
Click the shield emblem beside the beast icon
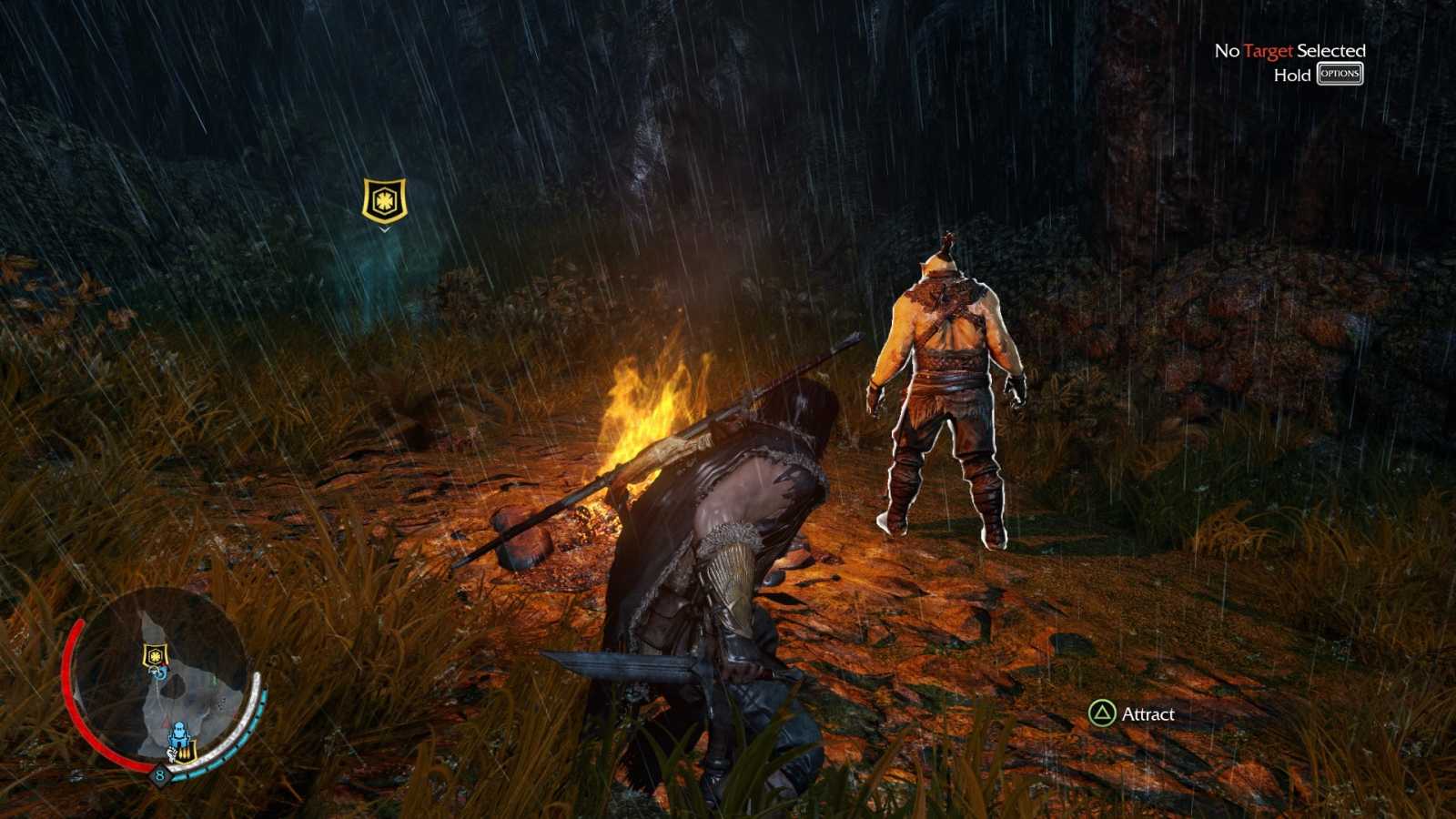[x=186, y=753]
